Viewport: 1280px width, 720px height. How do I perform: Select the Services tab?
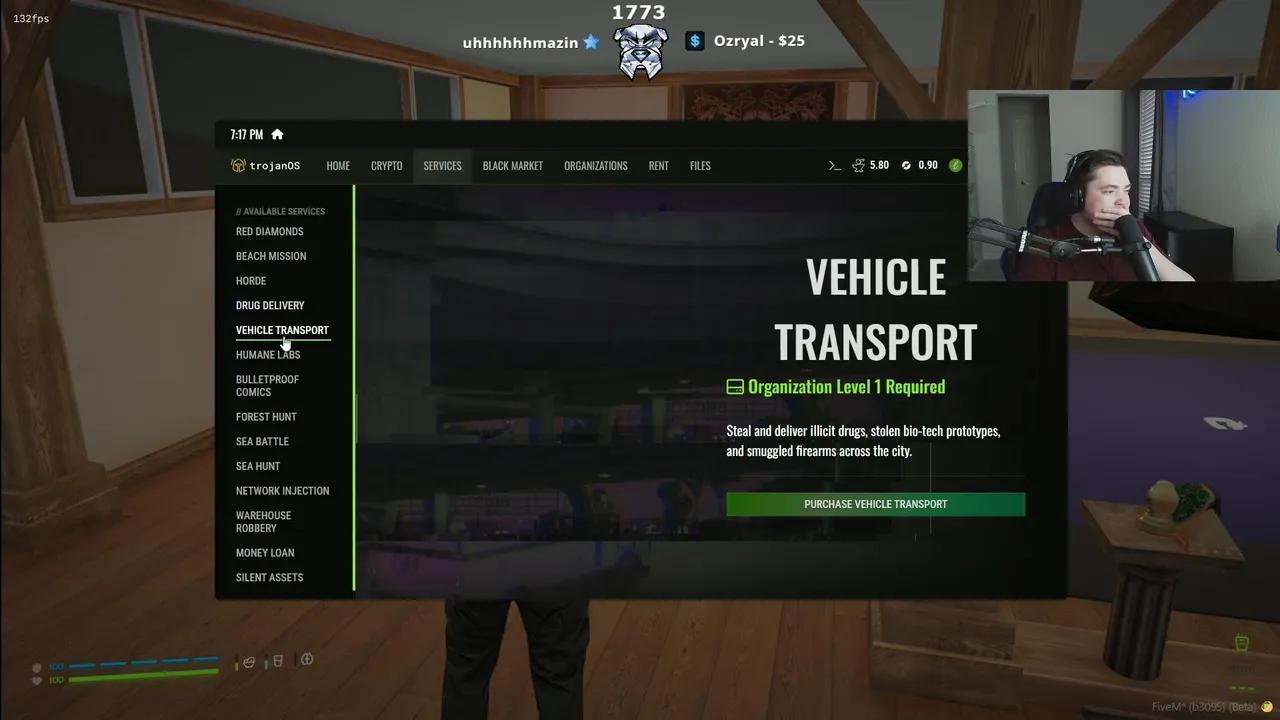442,166
